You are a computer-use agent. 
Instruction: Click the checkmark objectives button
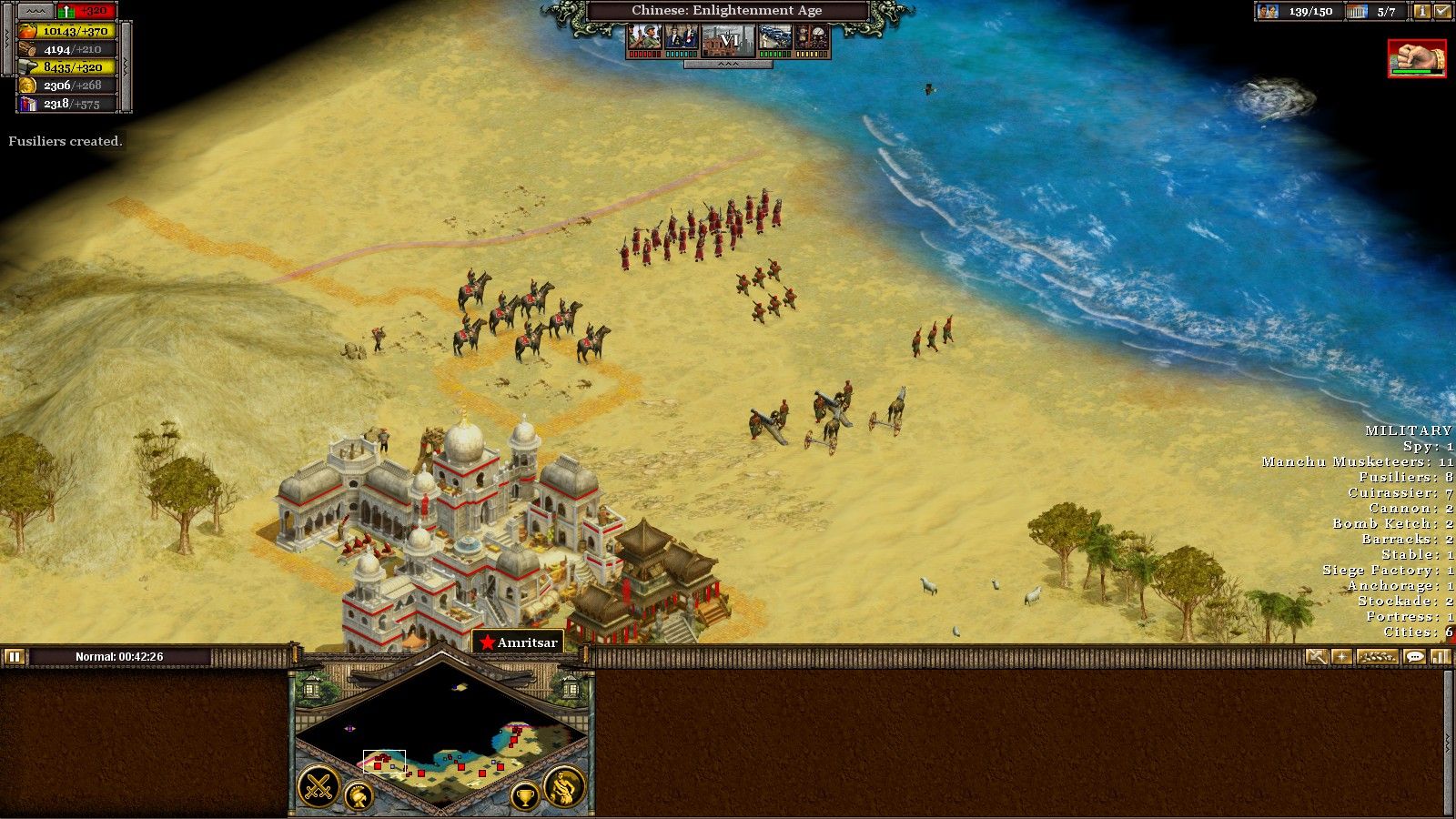1441,12
